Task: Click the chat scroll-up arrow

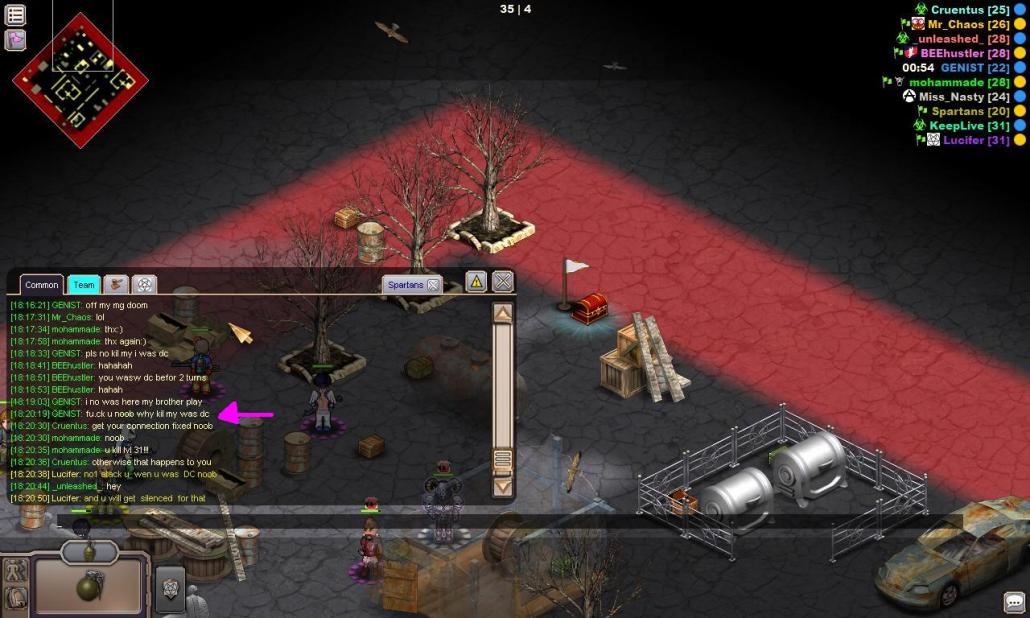Action: coord(503,313)
